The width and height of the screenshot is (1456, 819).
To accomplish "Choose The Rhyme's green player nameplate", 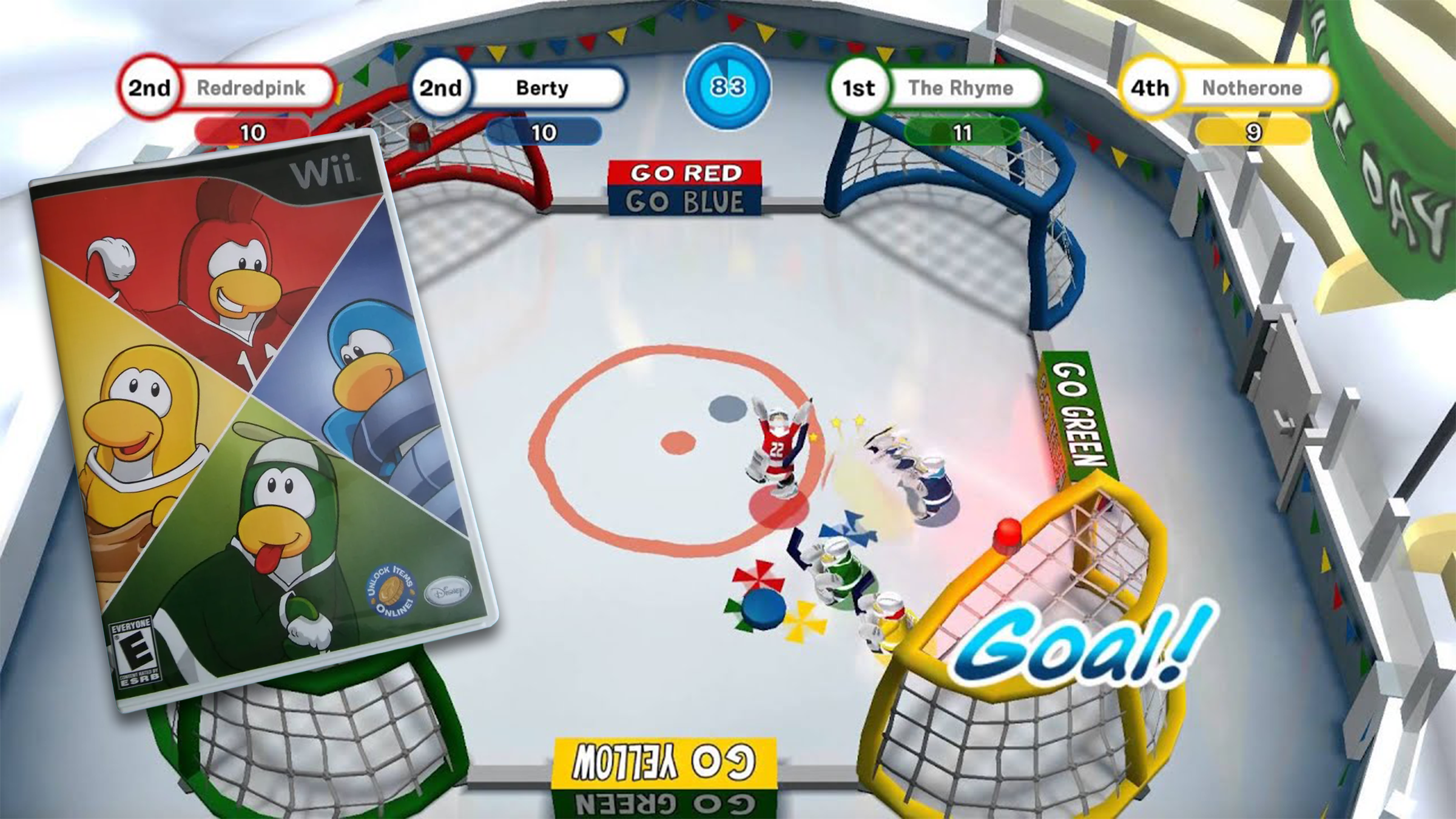I will click(x=960, y=89).
